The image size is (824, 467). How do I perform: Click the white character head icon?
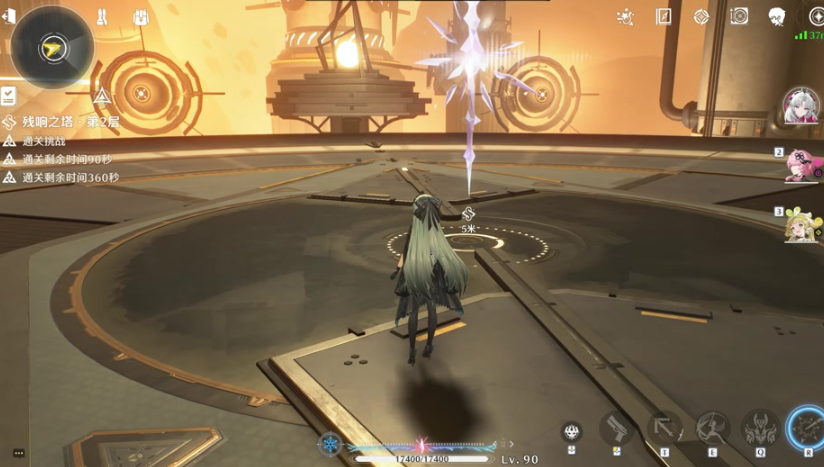777,17
